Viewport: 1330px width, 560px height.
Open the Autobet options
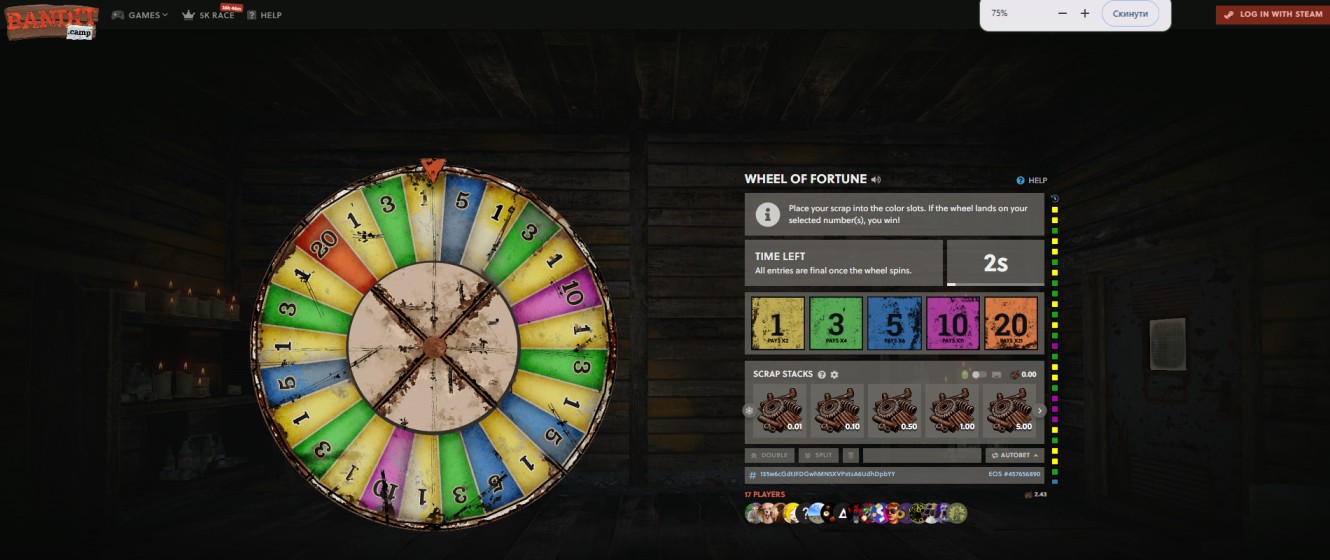(1014, 455)
